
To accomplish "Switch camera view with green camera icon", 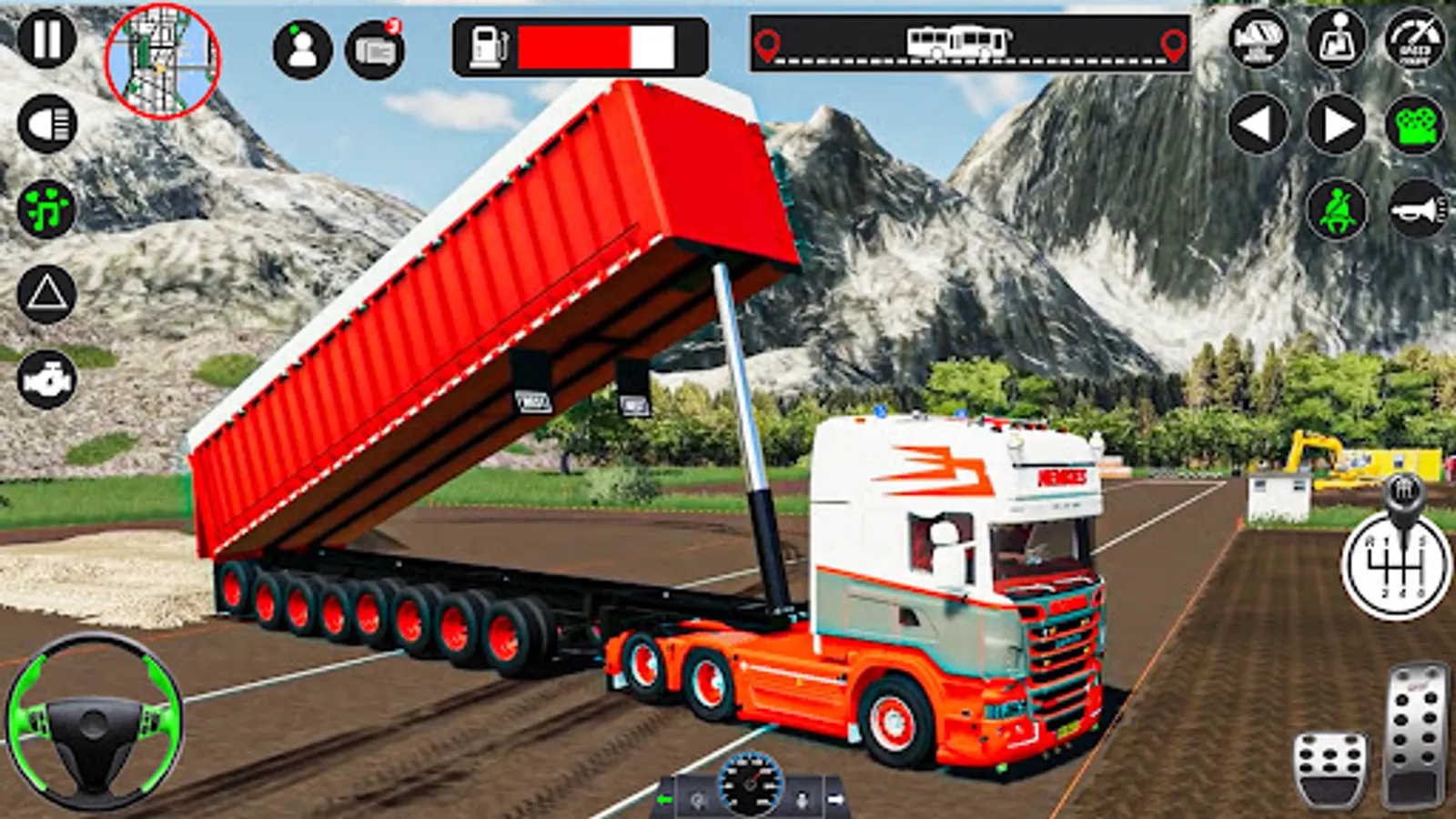I will (x=1416, y=125).
